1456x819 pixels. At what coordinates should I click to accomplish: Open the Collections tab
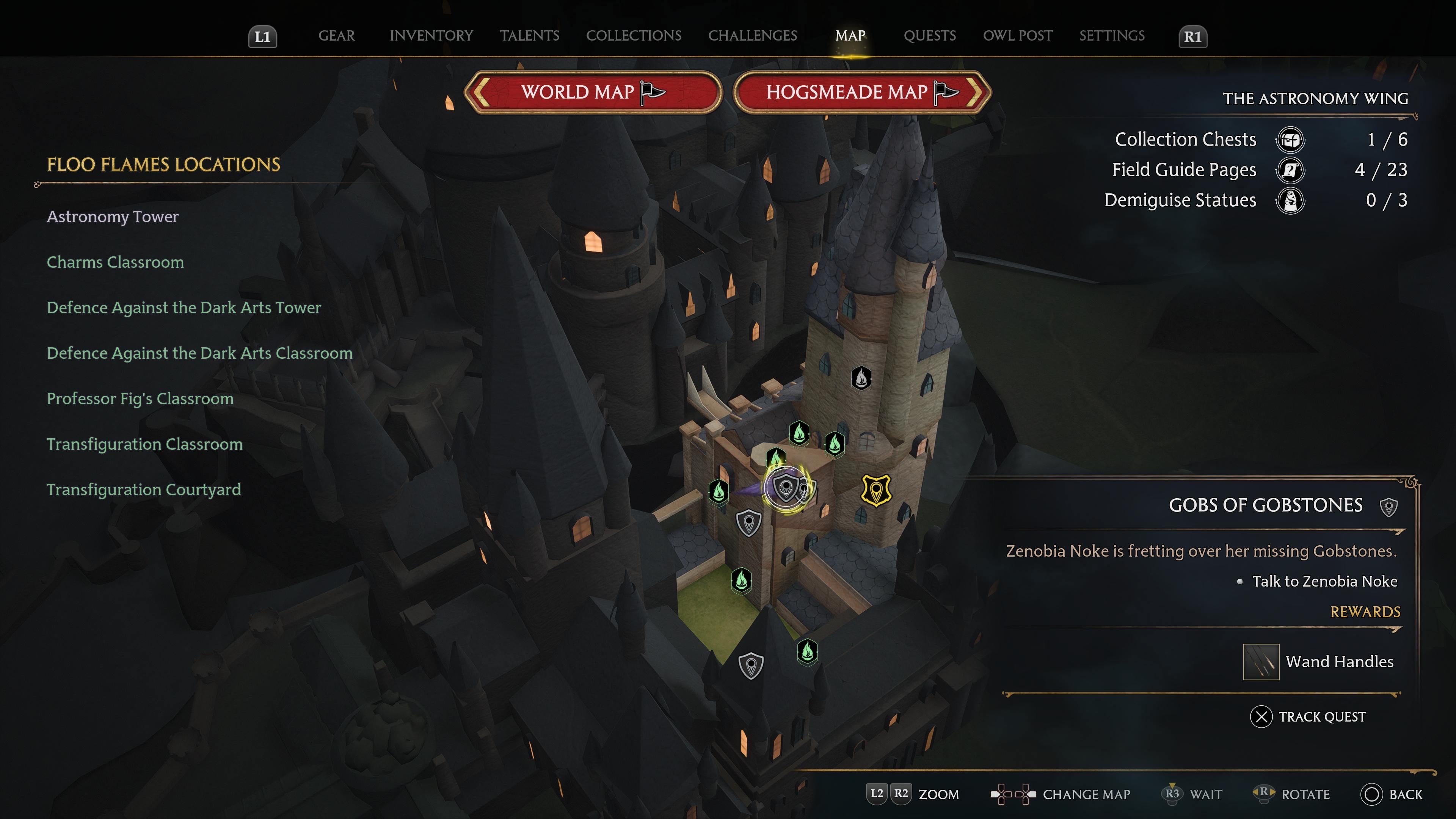[633, 36]
